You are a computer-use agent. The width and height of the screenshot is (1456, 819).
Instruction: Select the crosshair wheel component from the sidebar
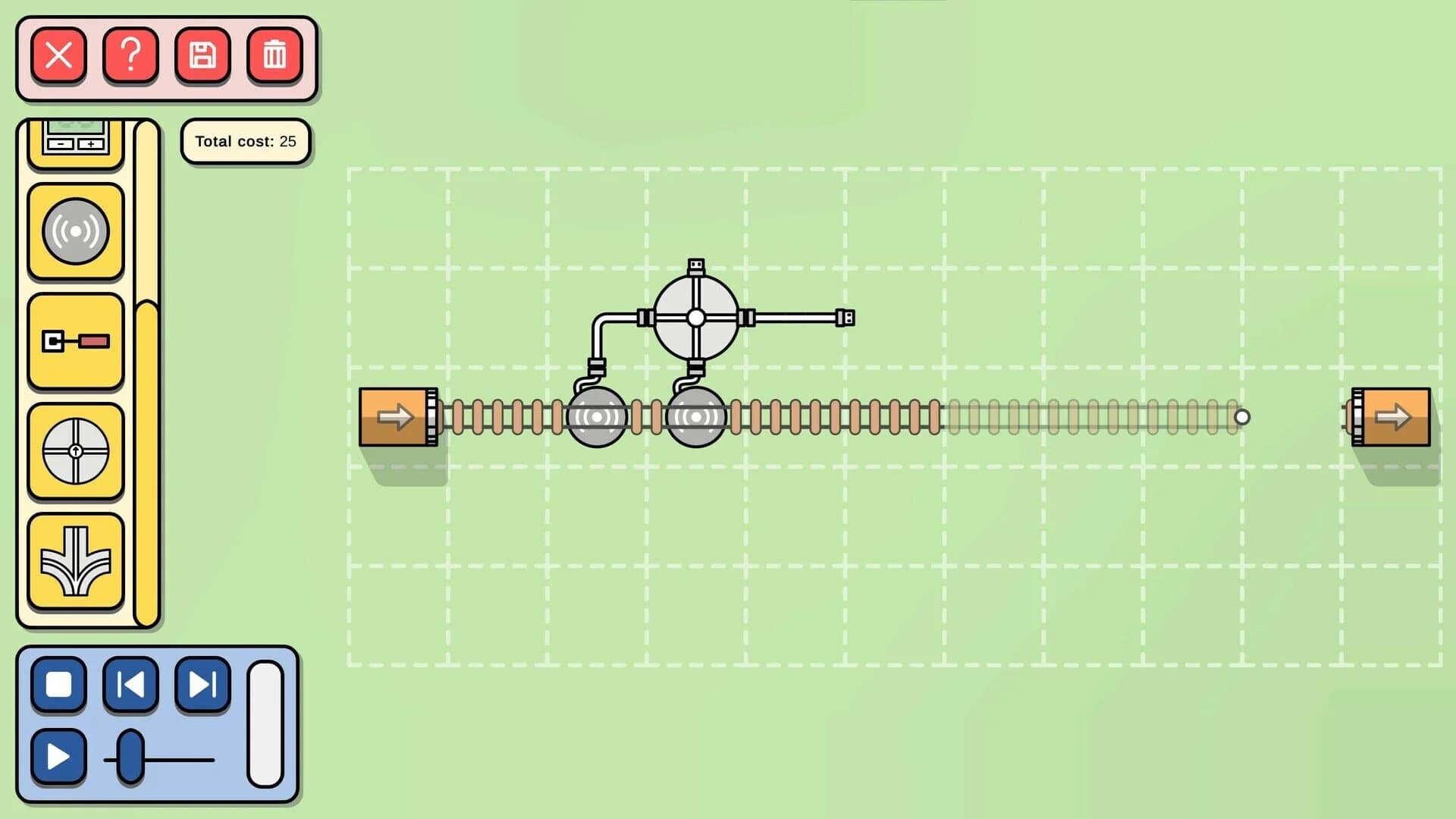[75, 450]
